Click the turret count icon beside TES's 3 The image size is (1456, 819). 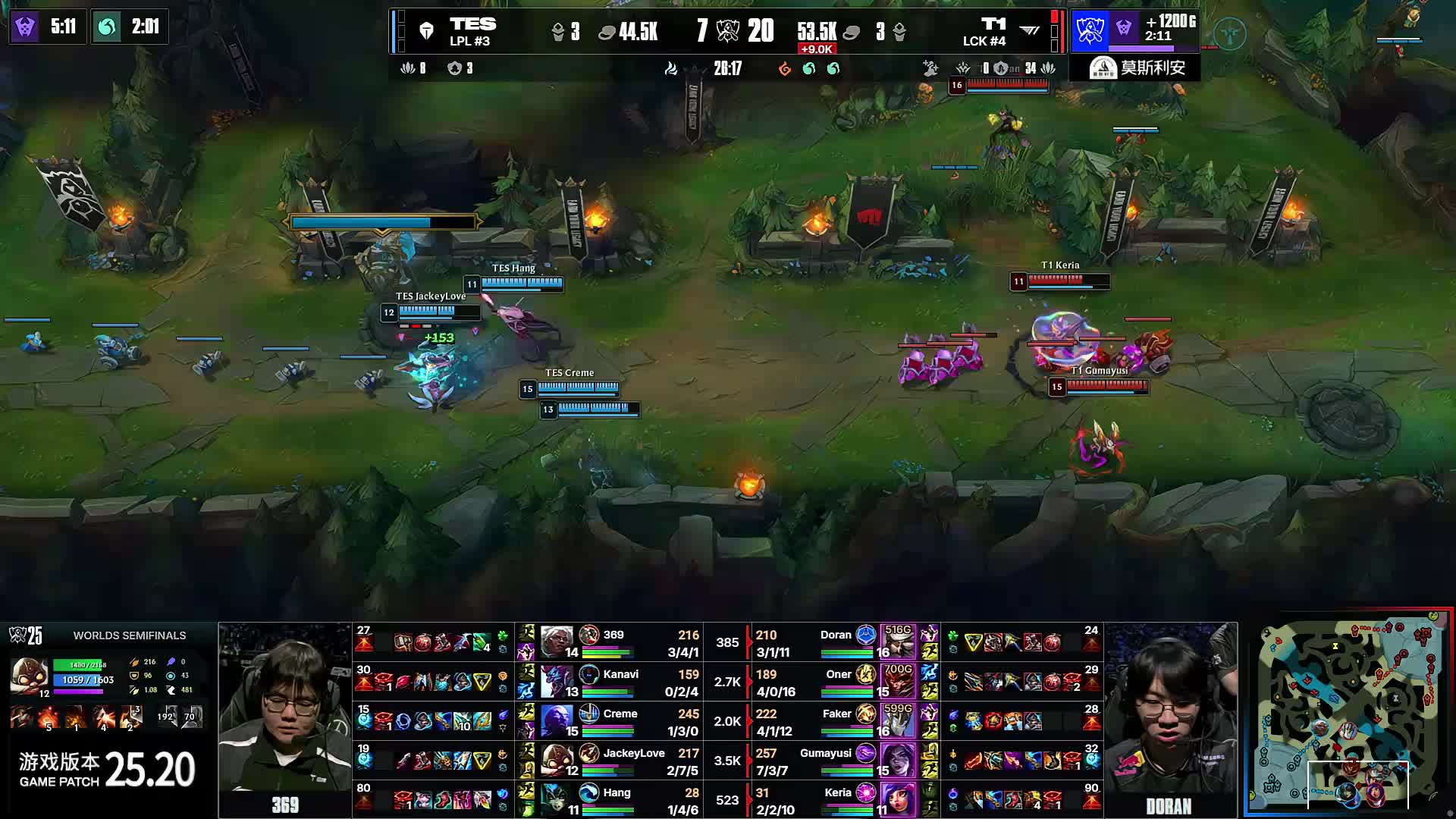coord(559,32)
